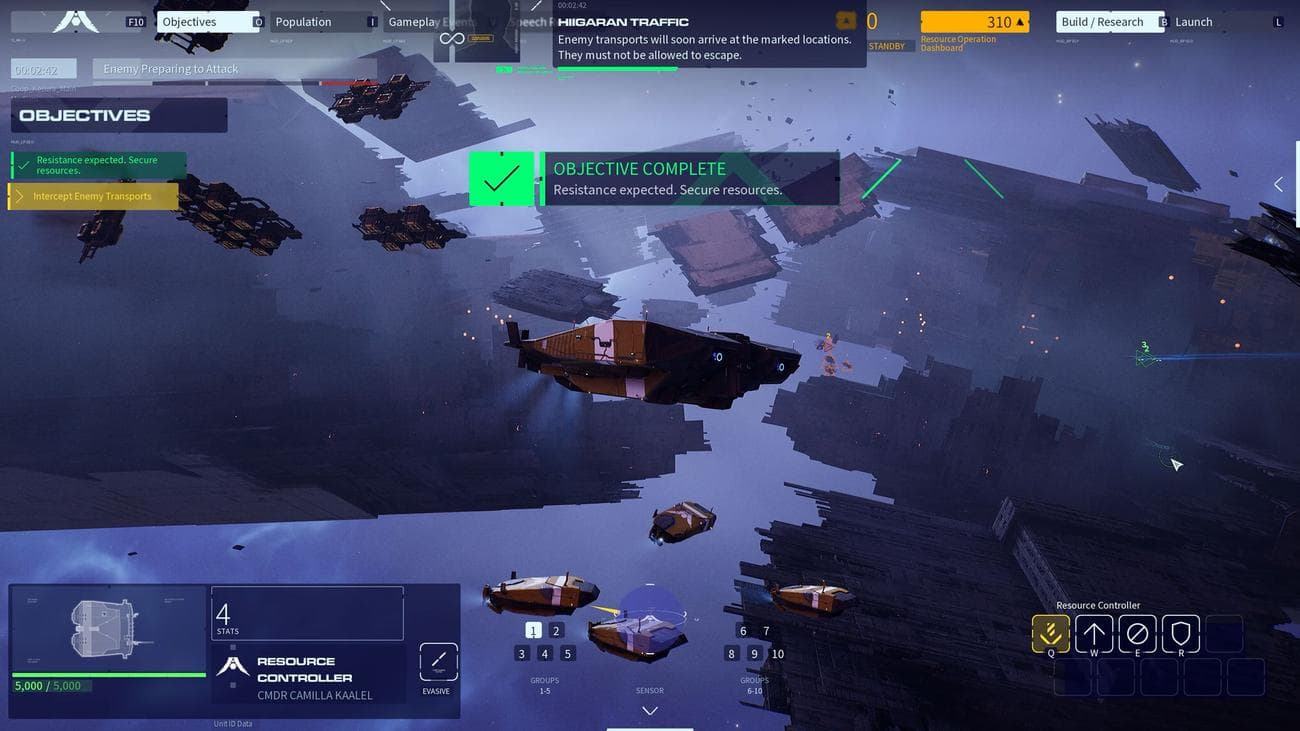Toggle the STANDBY resource operation status
This screenshot has width=1300, height=731.
pyautogui.click(x=886, y=45)
